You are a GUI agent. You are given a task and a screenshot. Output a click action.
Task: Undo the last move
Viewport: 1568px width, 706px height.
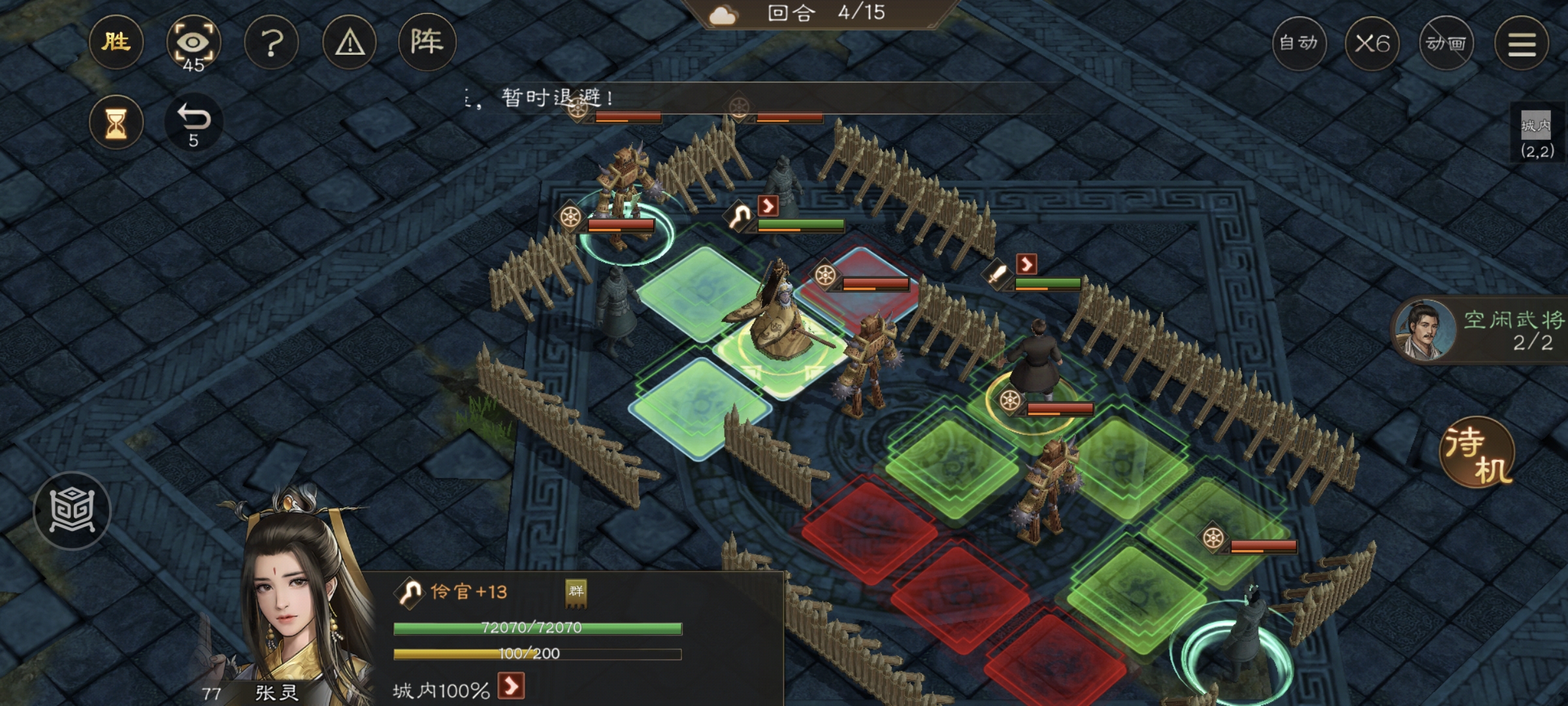(193, 123)
